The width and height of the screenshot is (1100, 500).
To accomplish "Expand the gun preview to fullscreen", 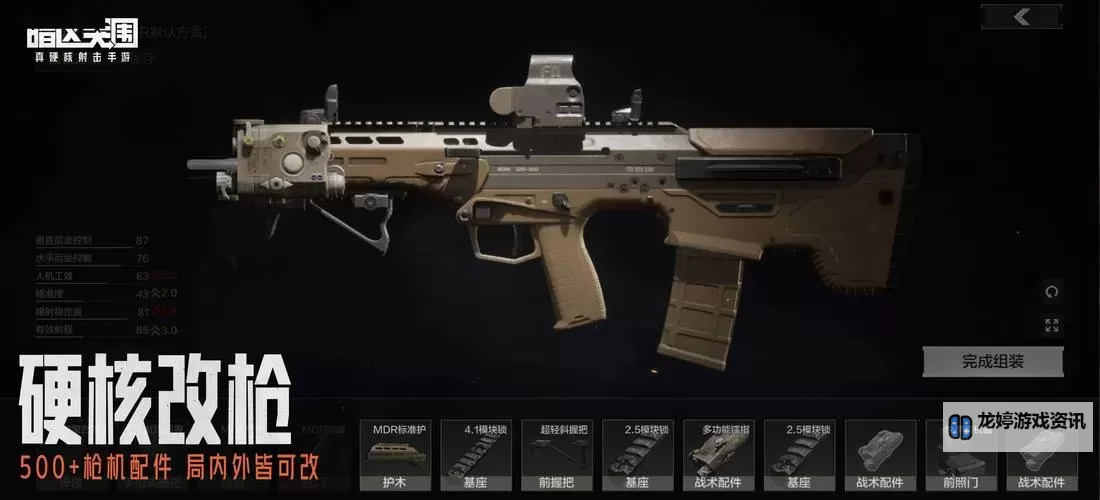I will [x=1051, y=325].
